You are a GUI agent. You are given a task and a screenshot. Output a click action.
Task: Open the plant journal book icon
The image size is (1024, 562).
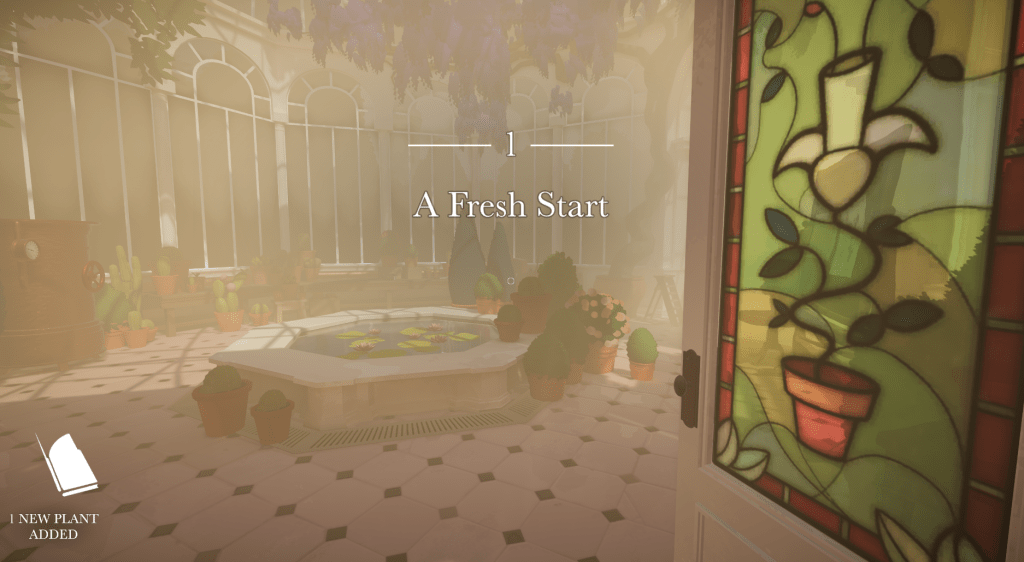(68, 465)
